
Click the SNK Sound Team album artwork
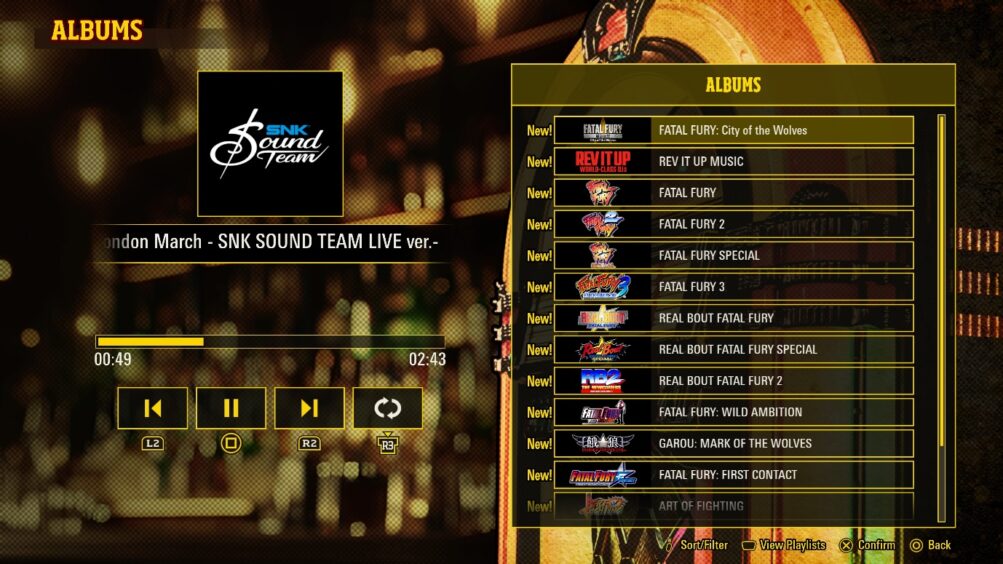(270, 143)
